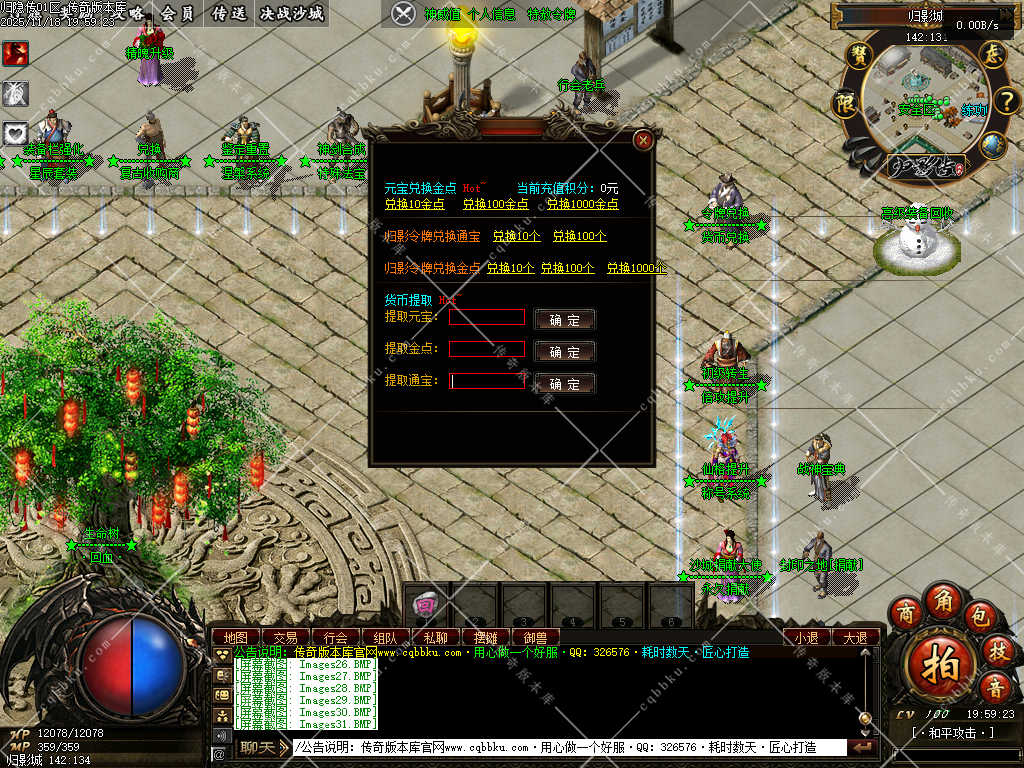This screenshot has width=1024, height=768.
Task: Open the 传送 teleport menu
Action: (x=229, y=13)
